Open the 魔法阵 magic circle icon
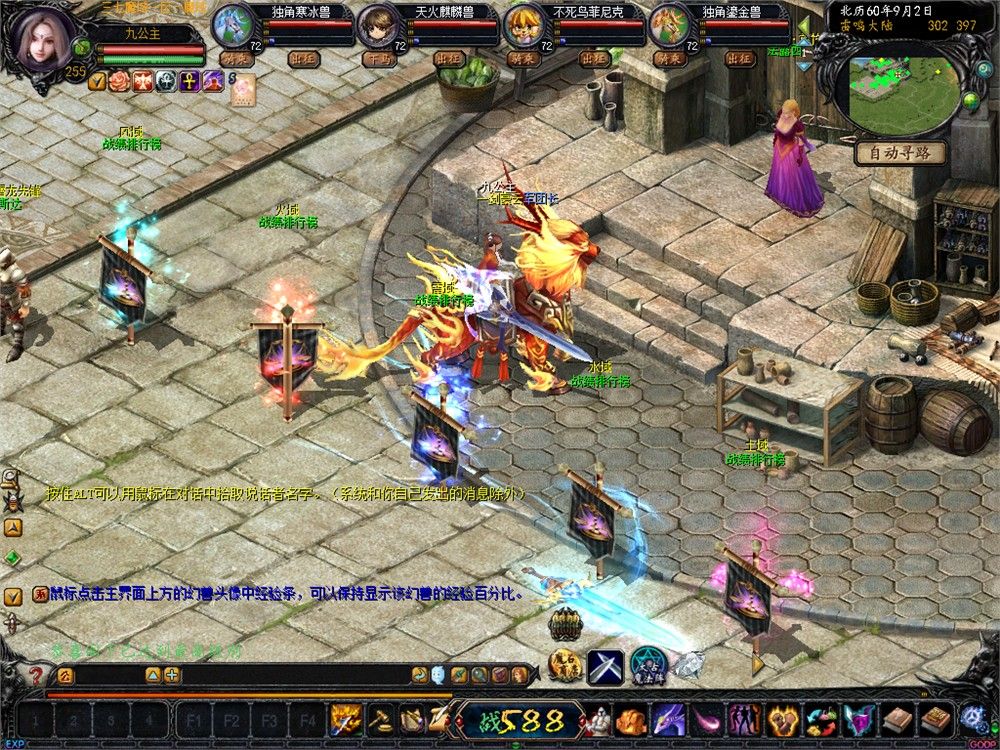1000x750 pixels. coord(648,665)
